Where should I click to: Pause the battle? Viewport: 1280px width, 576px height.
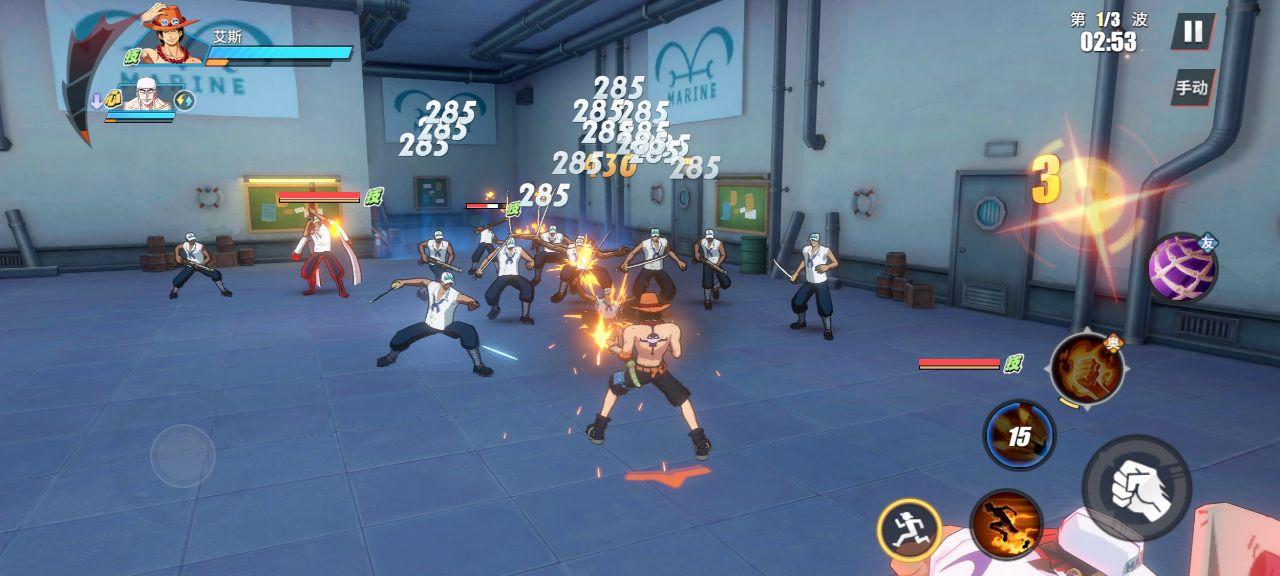[1193, 31]
